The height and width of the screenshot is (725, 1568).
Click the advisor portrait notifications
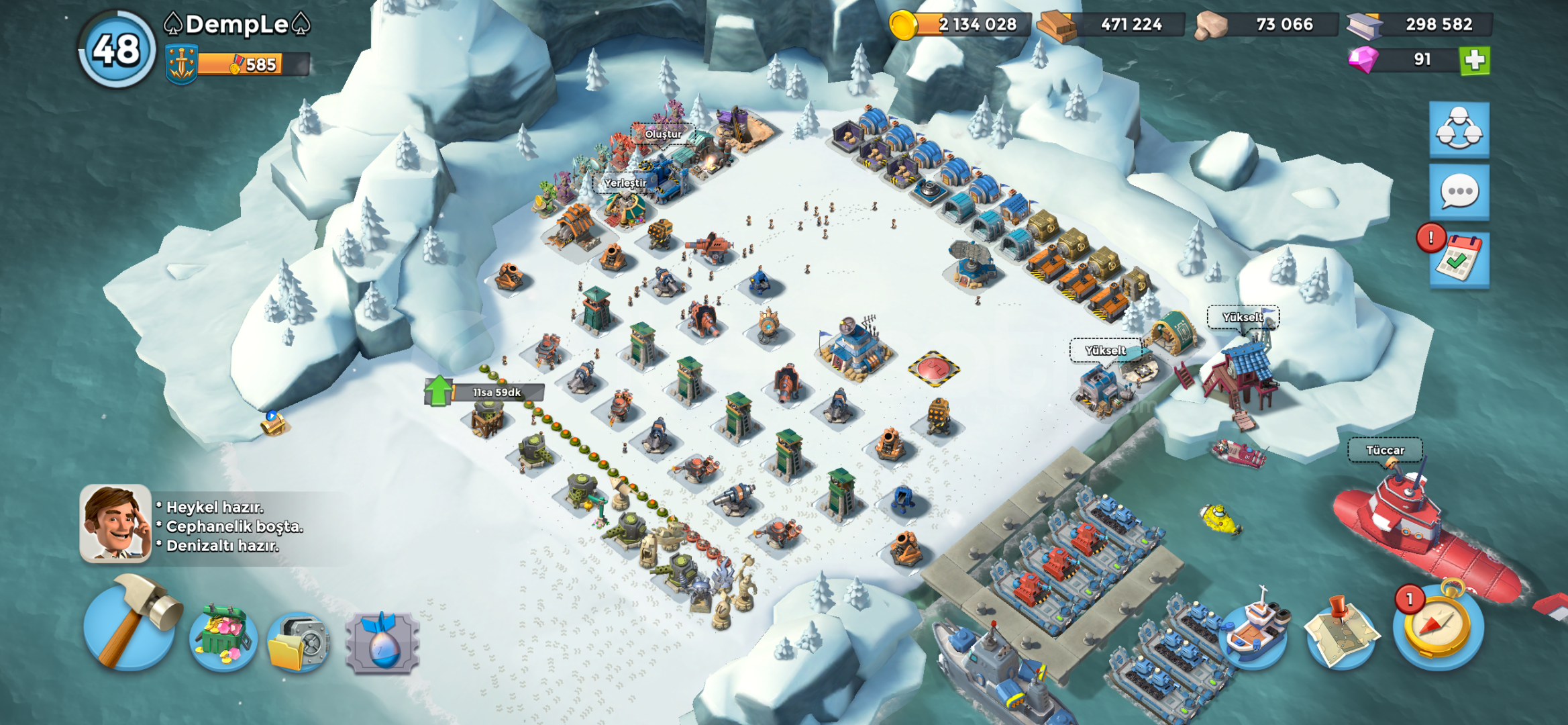(x=115, y=524)
